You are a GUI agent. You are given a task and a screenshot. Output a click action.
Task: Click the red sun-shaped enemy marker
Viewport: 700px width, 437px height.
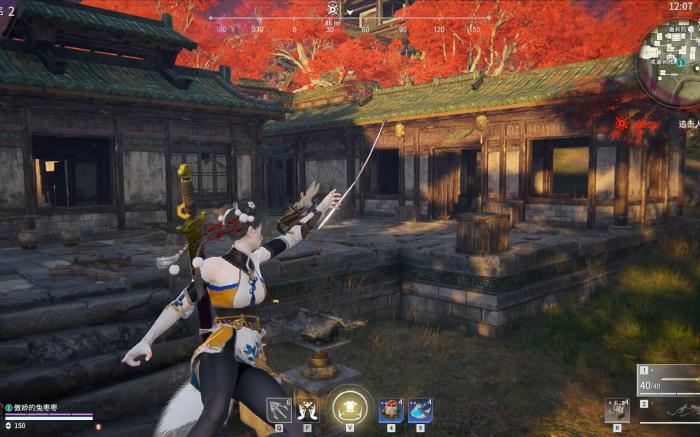click(622, 123)
